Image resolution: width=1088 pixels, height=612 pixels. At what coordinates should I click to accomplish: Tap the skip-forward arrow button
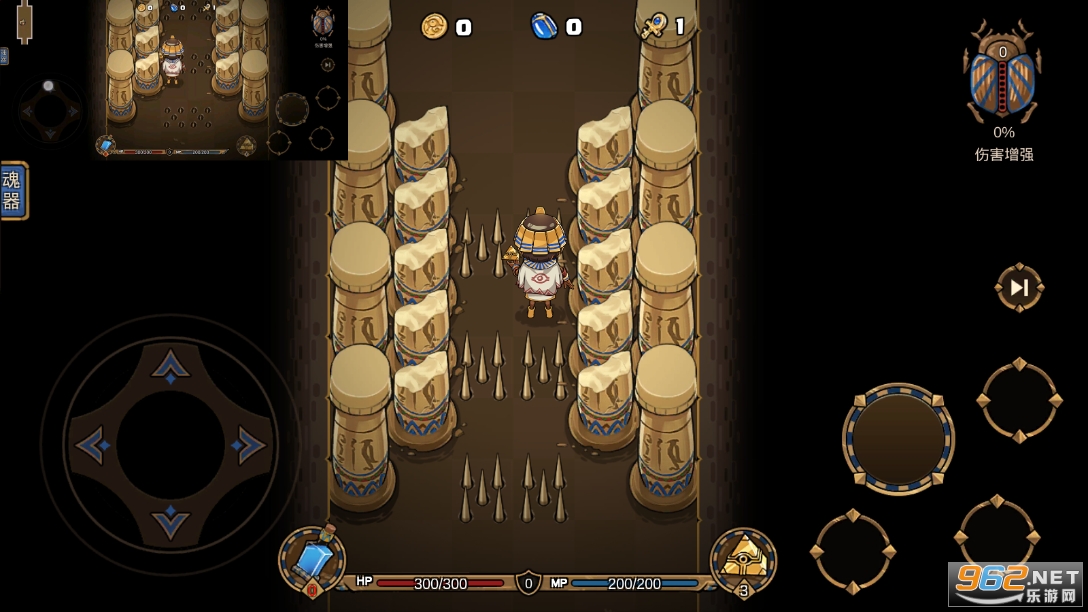click(1019, 288)
